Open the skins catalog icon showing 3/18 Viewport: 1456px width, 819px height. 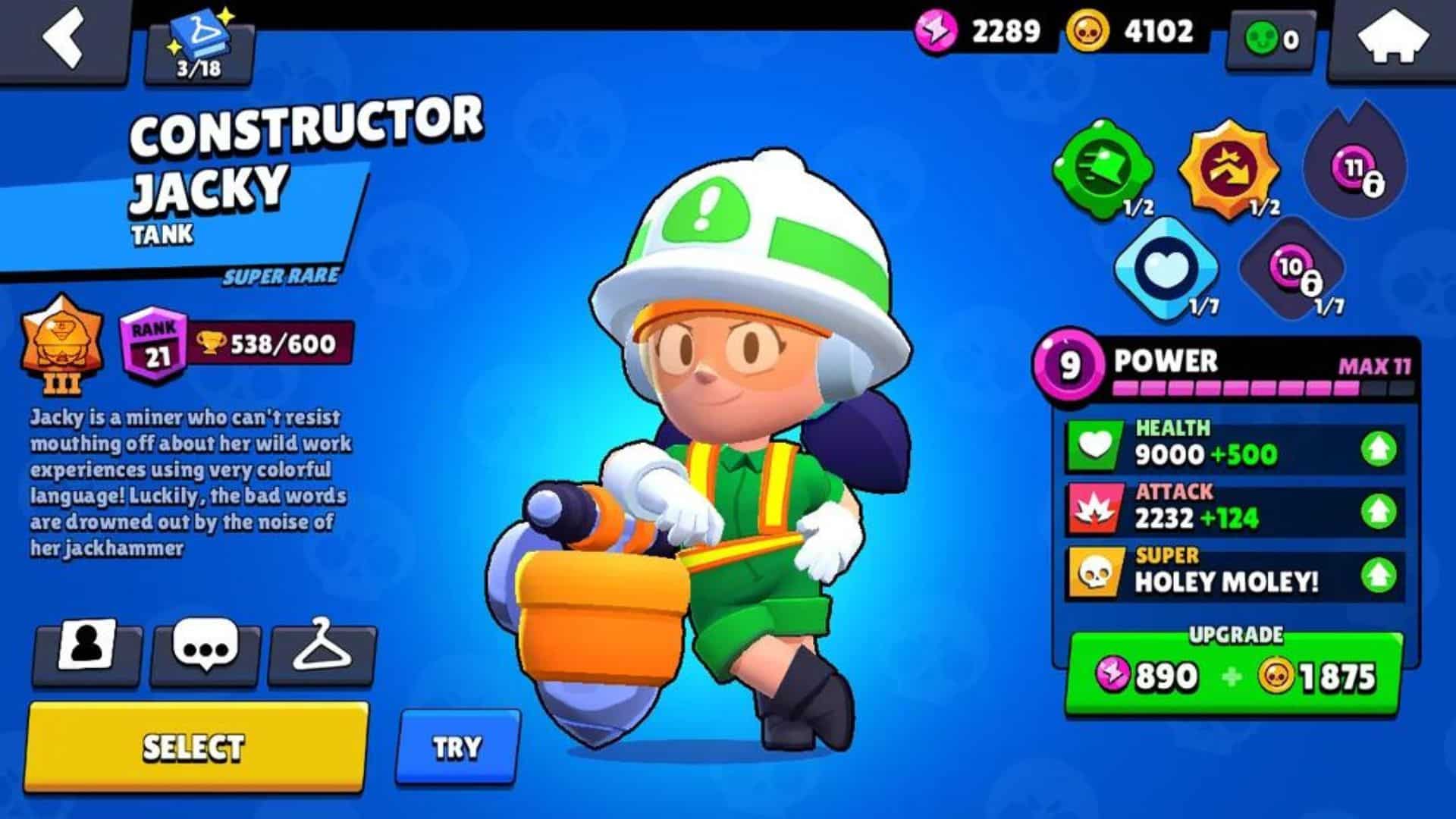(x=201, y=42)
